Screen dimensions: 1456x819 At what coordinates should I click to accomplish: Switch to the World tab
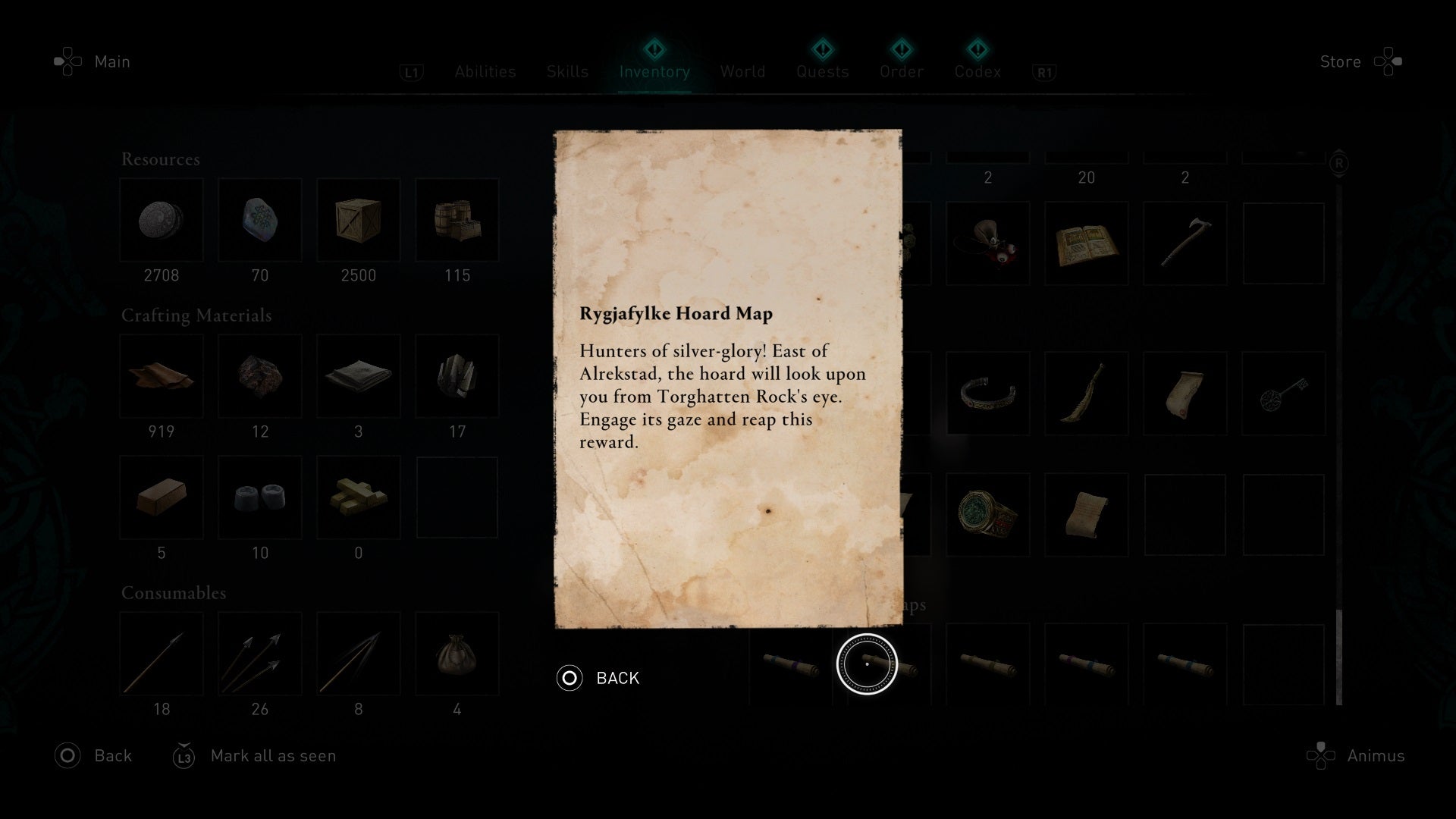click(742, 71)
